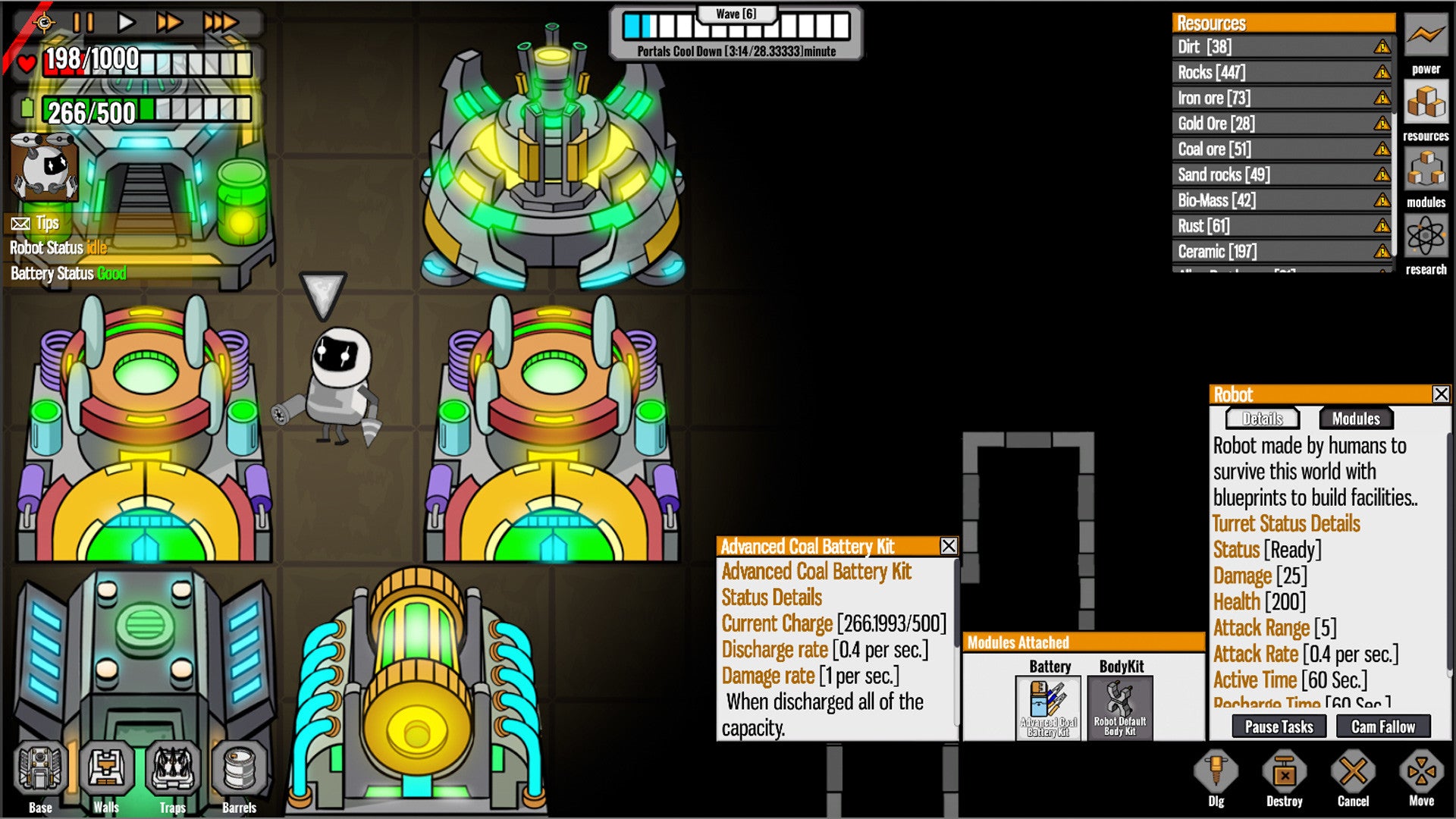Viewport: 1456px width, 819px height.
Task: Set game to normal play speed
Action: 126,22
